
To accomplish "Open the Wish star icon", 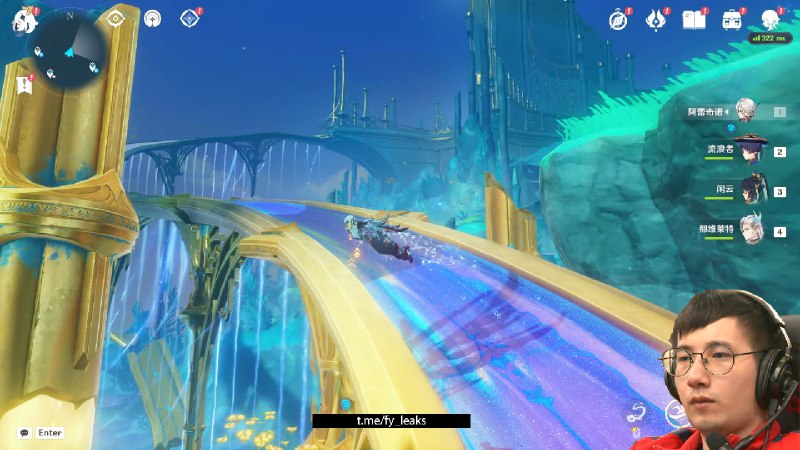I will point(656,20).
